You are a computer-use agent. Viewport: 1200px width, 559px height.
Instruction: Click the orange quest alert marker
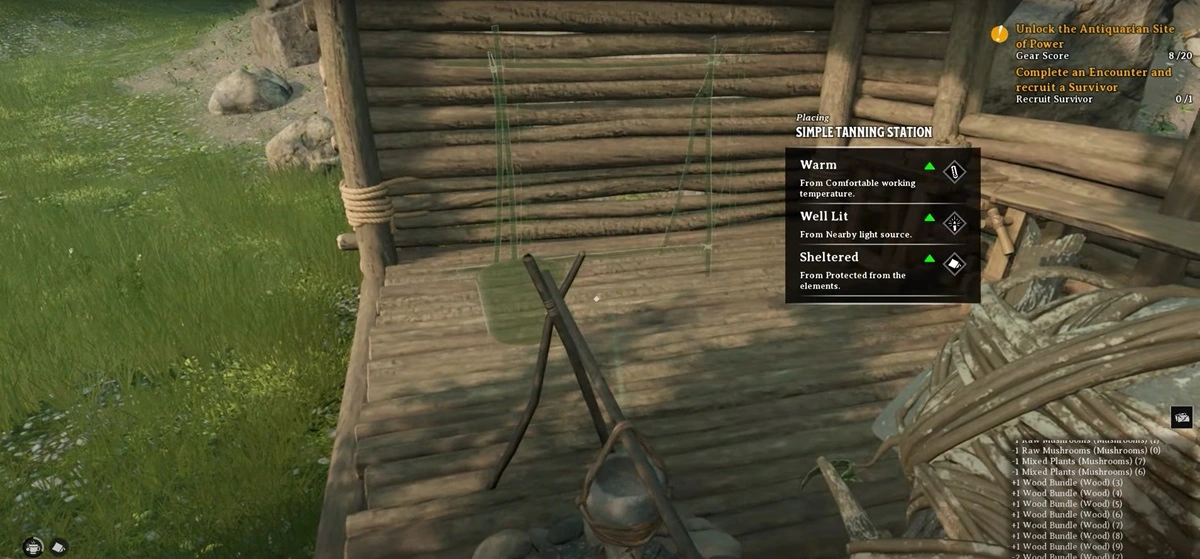coord(999,34)
